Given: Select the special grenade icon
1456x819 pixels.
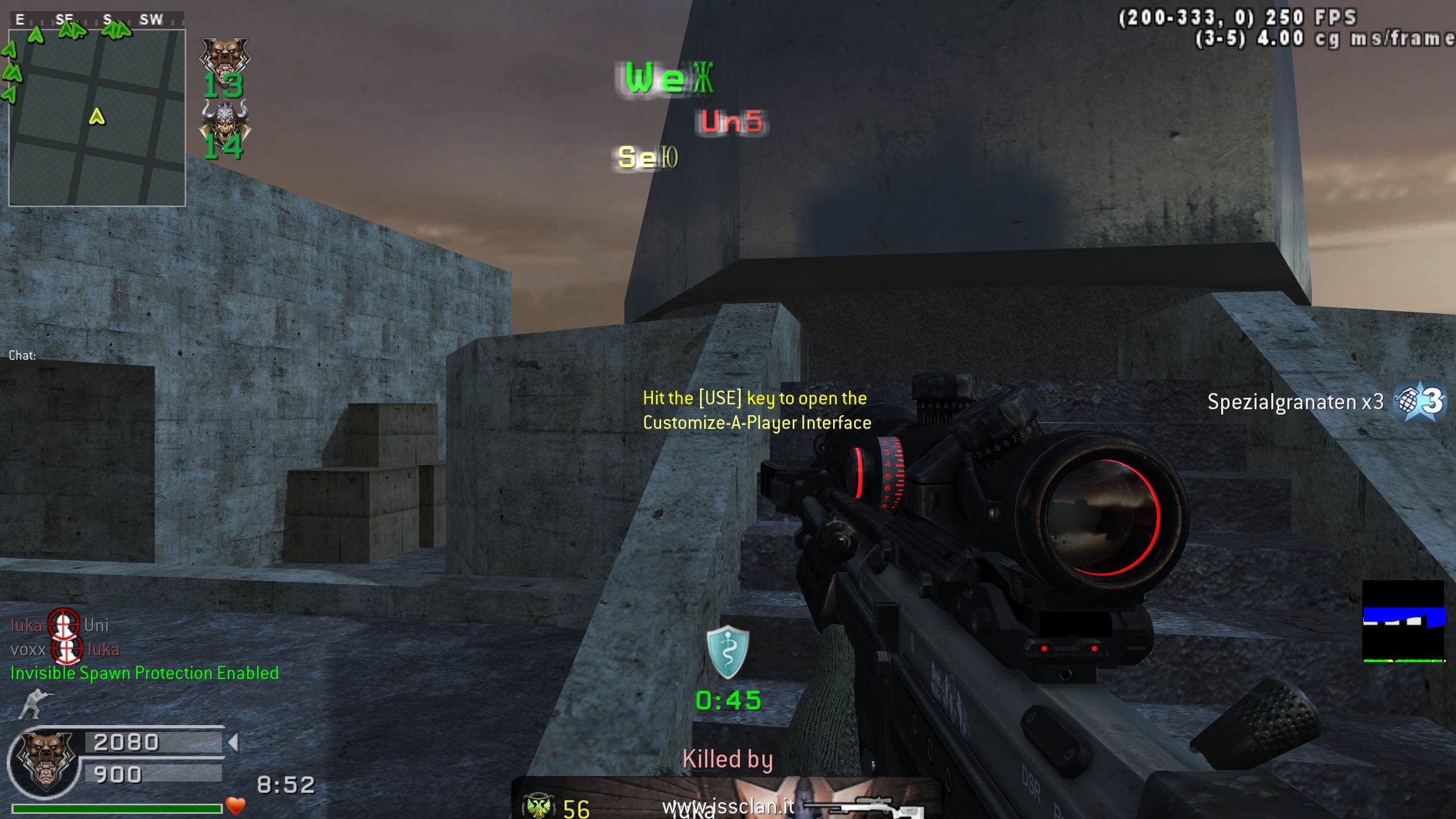Looking at the screenshot, I should 1419,402.
